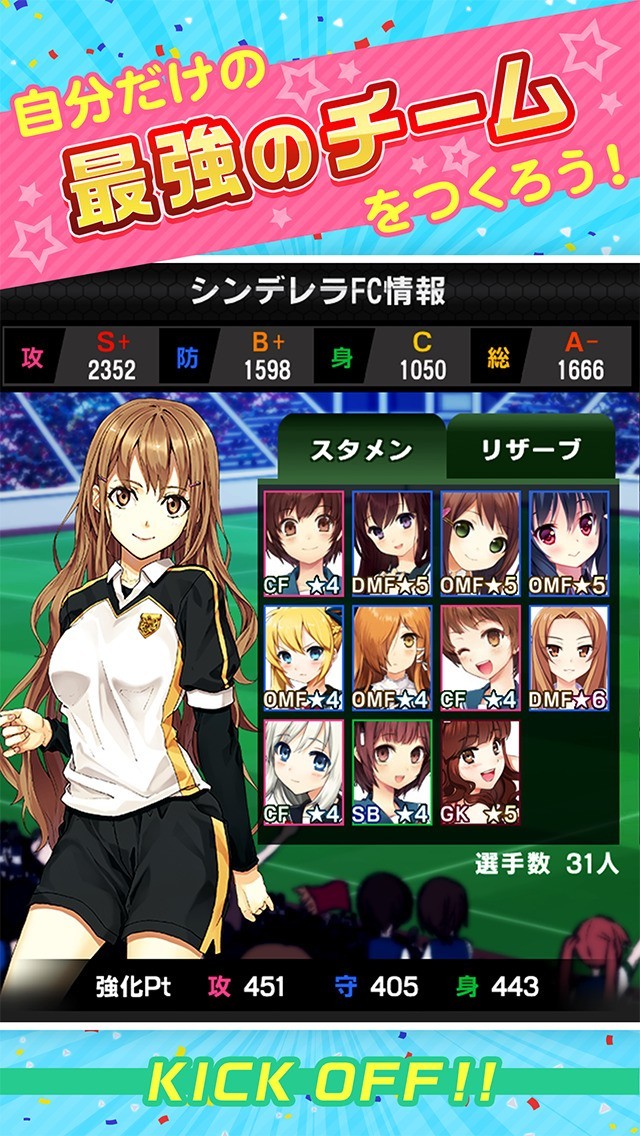Viewport: 640px width, 1136px height.
Task: Choose the winking CF ★4 player card
Action: click(480, 658)
